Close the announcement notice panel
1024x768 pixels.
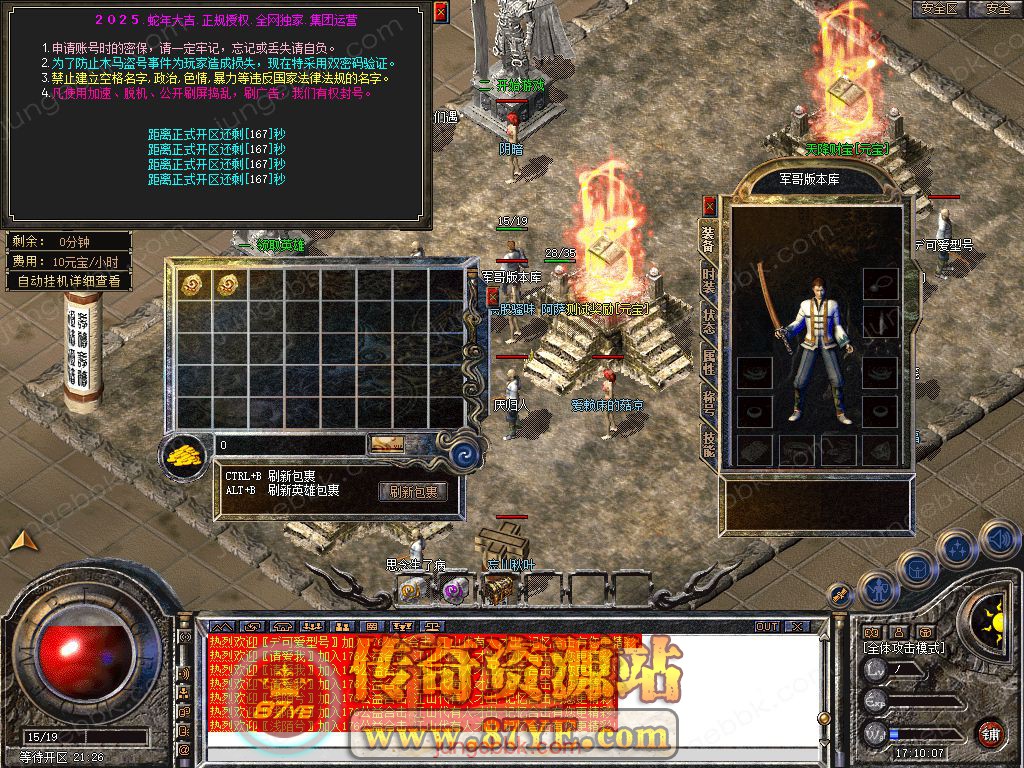click(x=441, y=12)
